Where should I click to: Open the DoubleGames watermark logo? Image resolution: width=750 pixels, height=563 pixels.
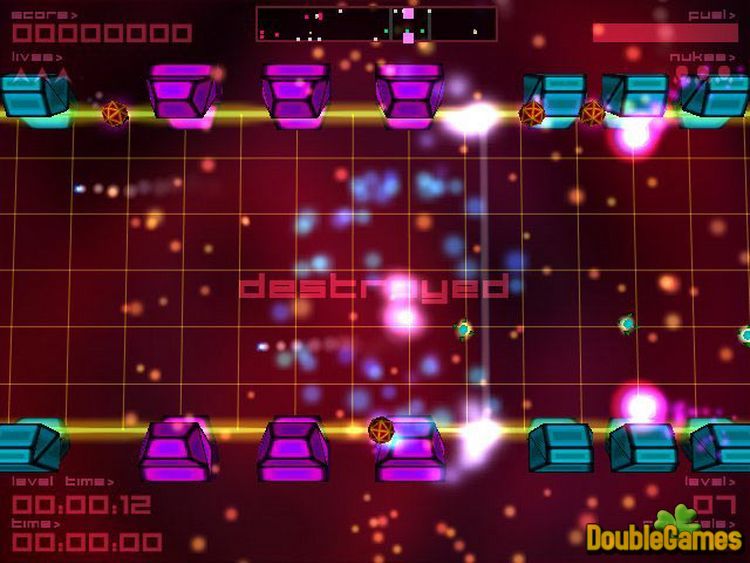point(664,534)
